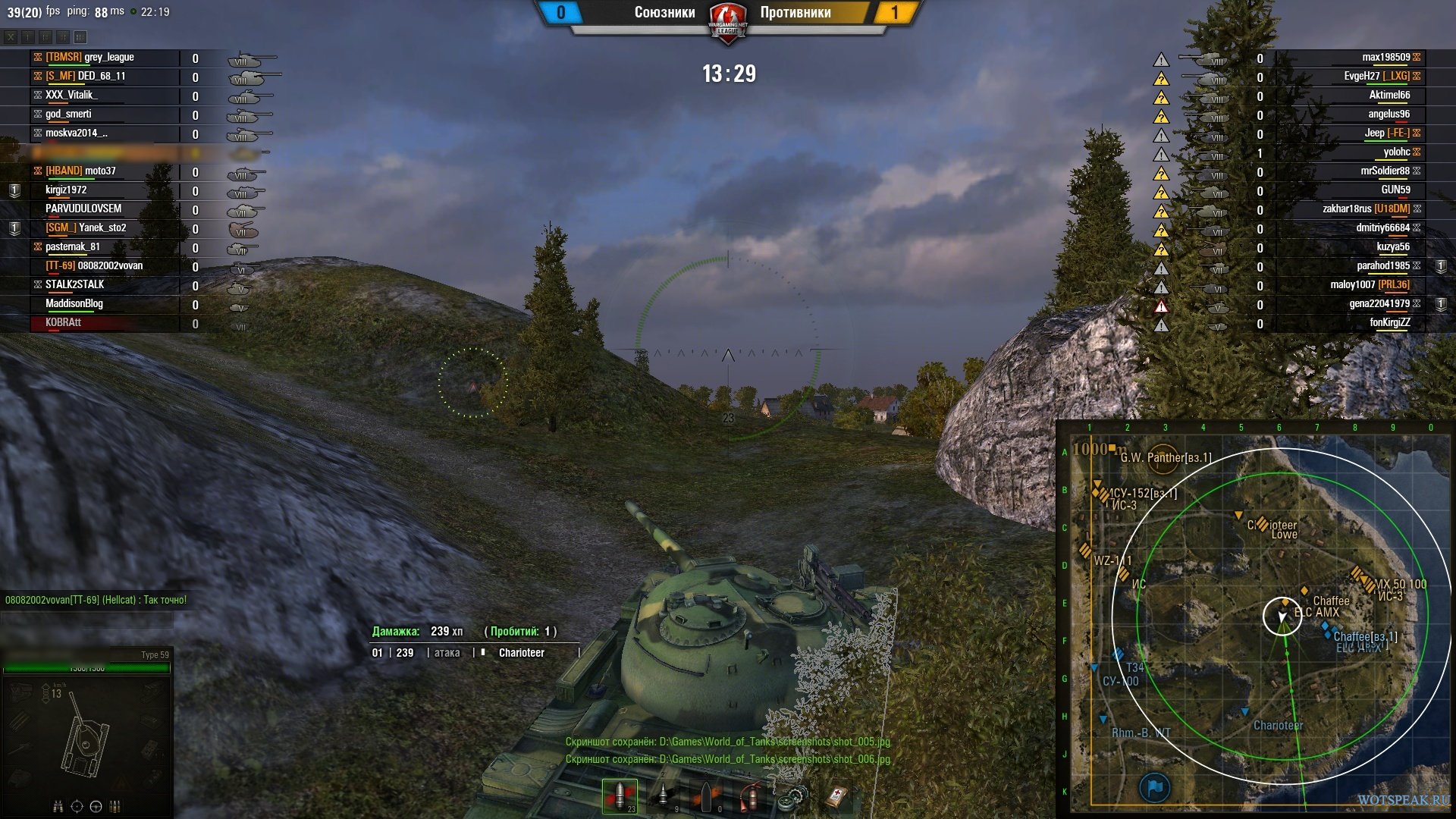The width and height of the screenshot is (1456, 819).
Task: Hide the team list with the X button
Action: pos(11,36)
